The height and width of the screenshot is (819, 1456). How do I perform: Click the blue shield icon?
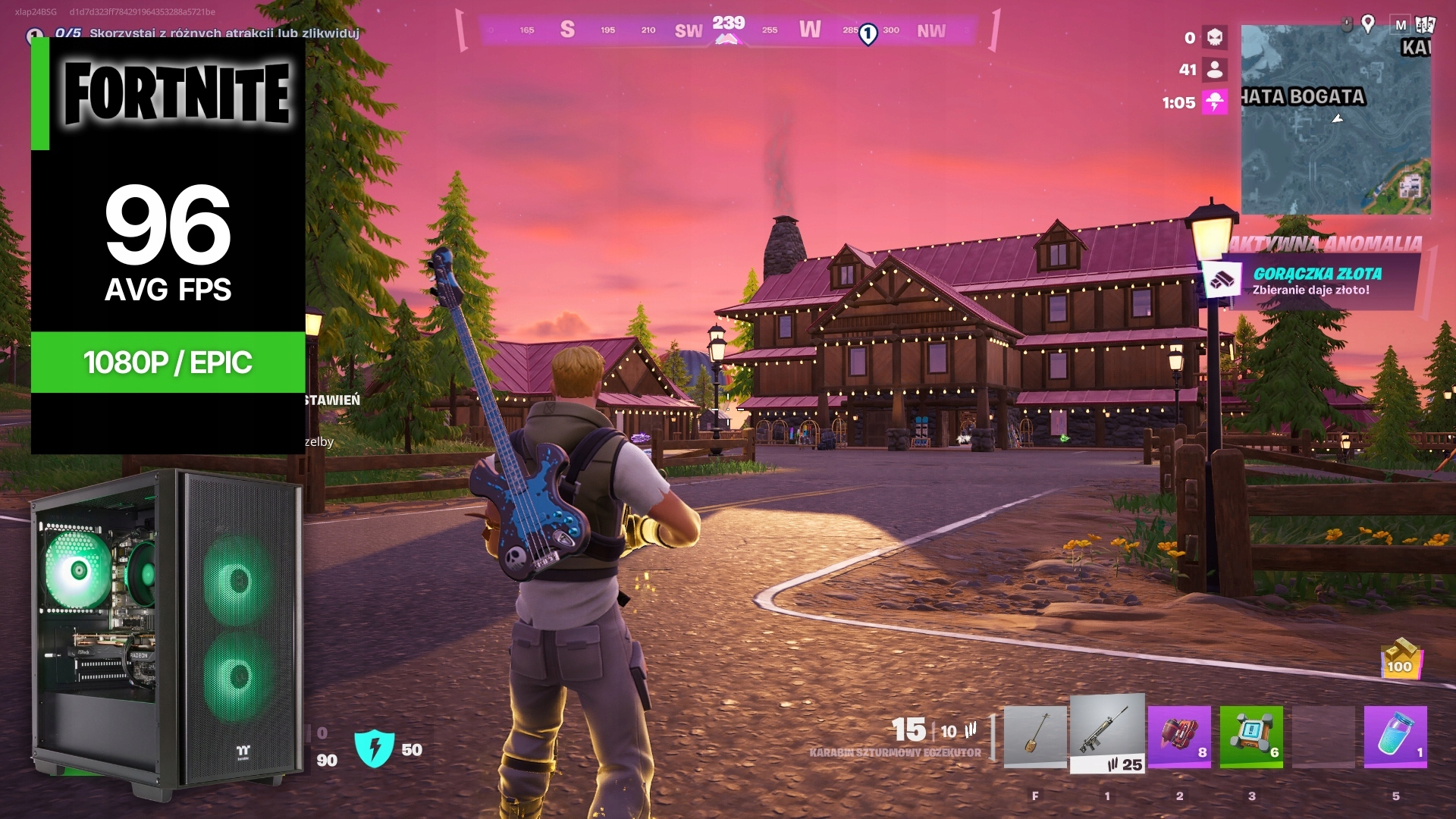(375, 748)
